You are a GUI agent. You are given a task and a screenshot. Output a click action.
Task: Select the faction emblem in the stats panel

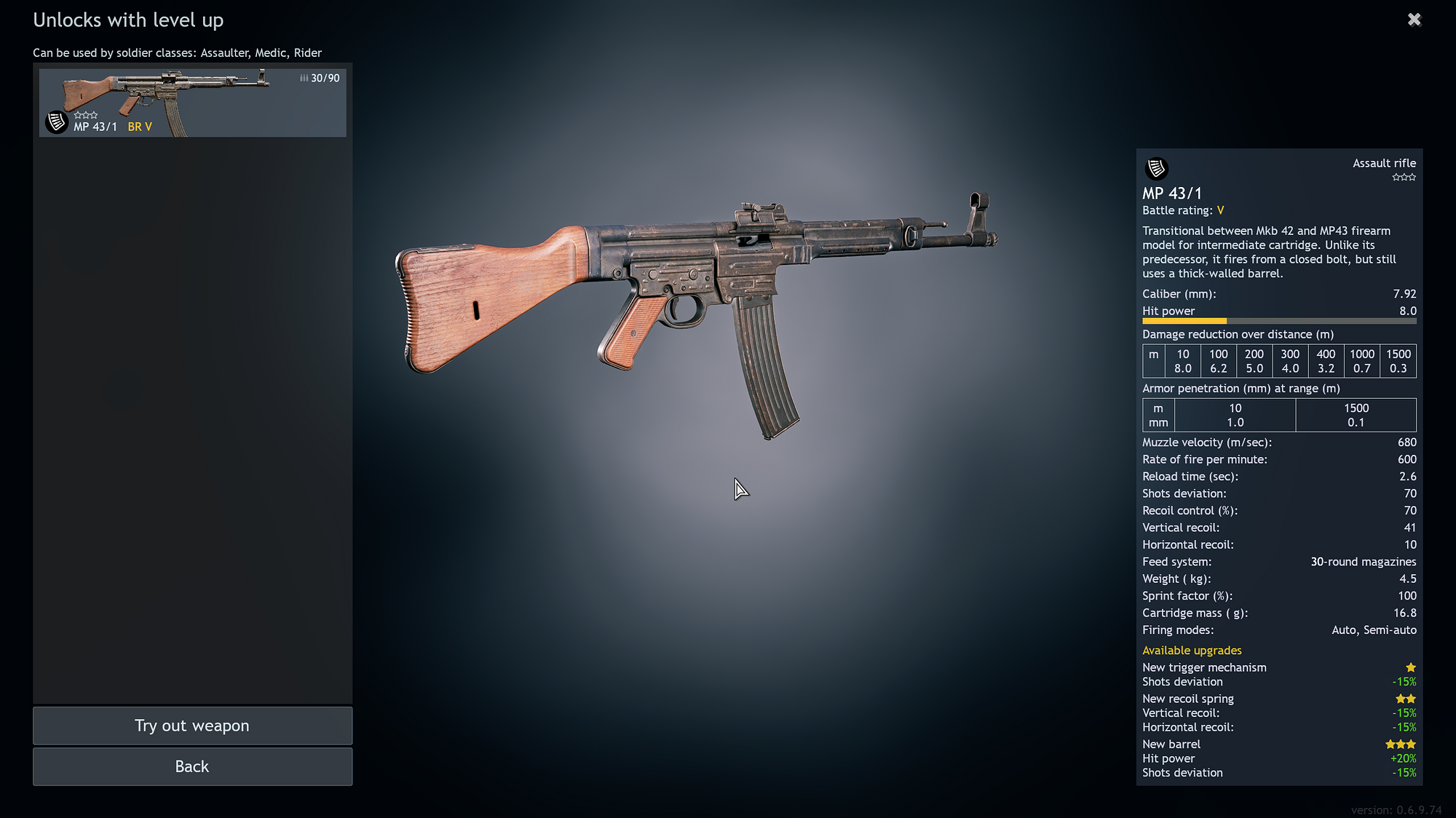tap(1156, 169)
